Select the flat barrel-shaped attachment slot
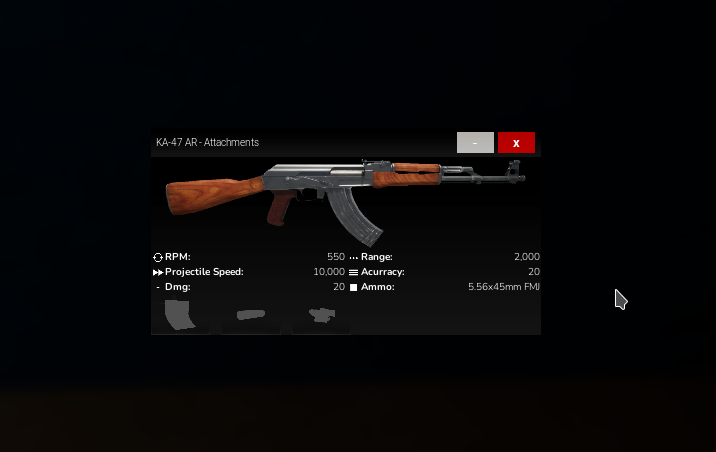Viewport: 716px width, 452px height. coord(251,315)
